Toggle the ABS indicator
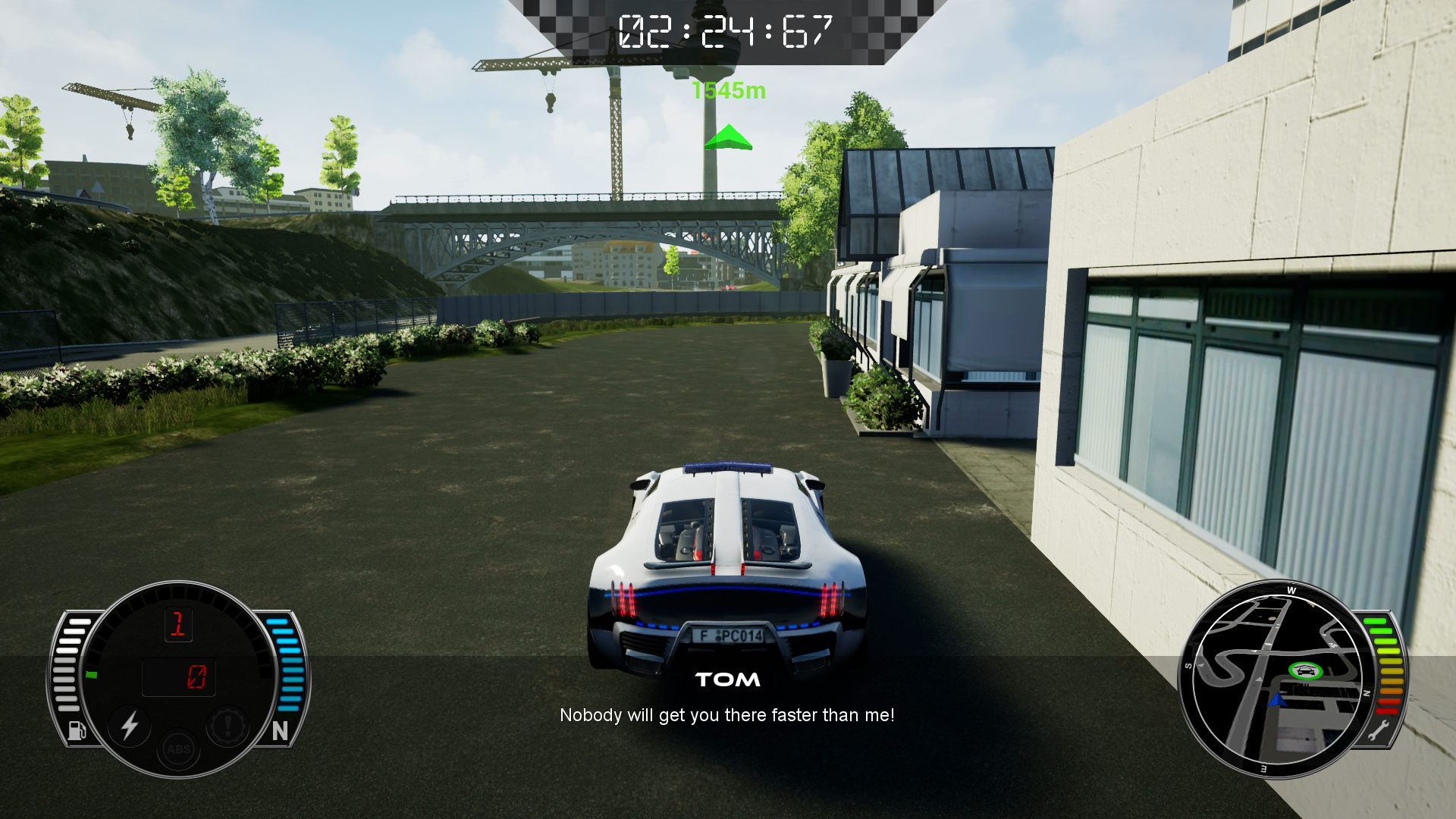This screenshot has width=1456, height=819. [179, 749]
